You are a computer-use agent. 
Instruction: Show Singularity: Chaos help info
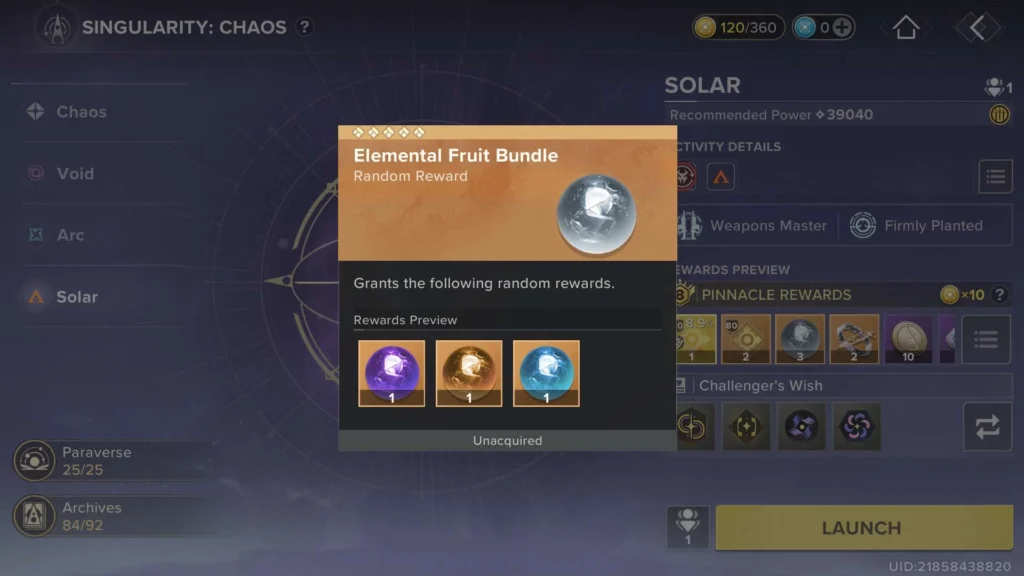[x=305, y=27]
